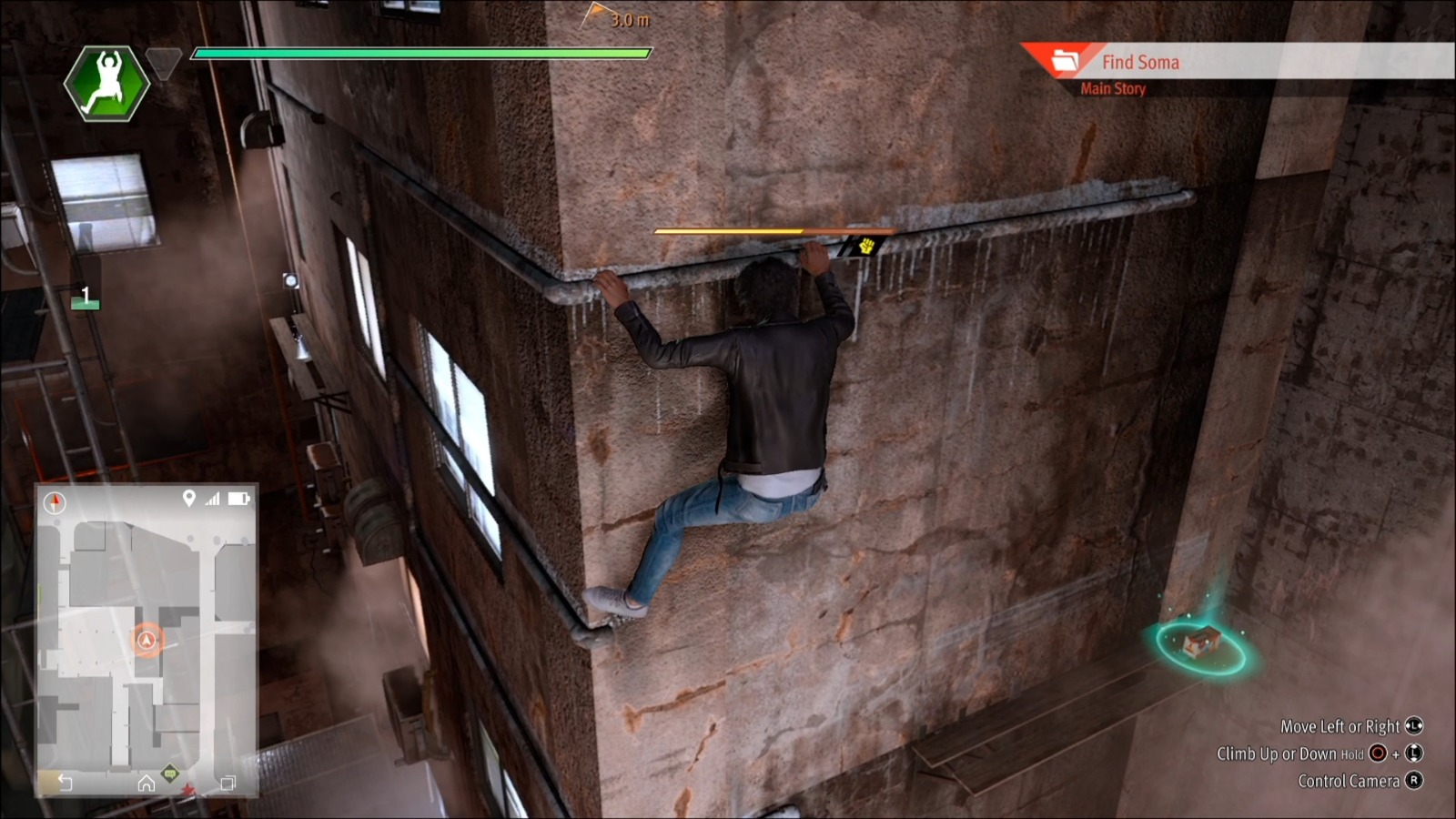
Task: Click the orange player arrow marker on the minimap
Action: tap(145, 641)
